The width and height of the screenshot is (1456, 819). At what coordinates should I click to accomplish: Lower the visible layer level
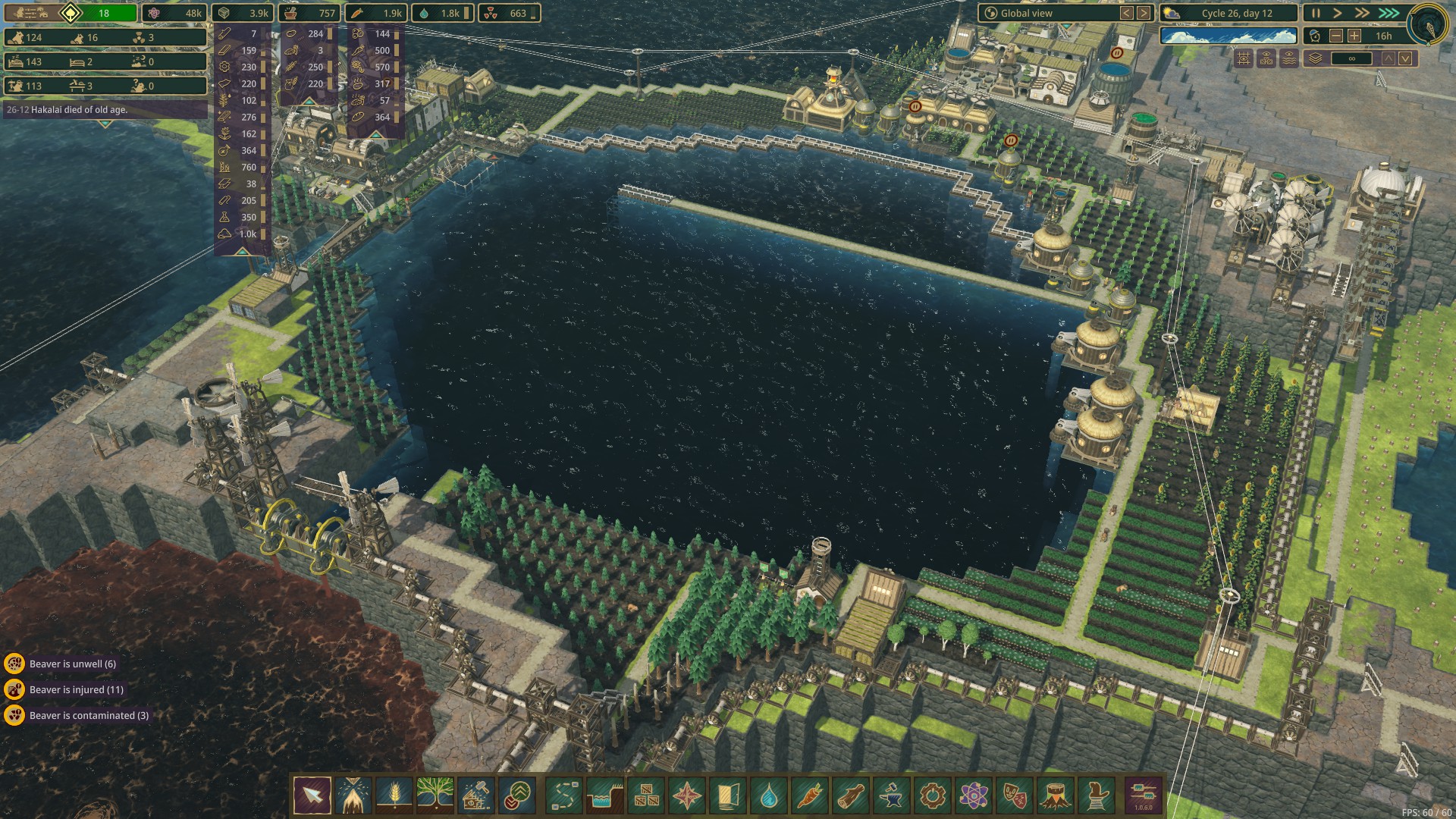point(1405,58)
